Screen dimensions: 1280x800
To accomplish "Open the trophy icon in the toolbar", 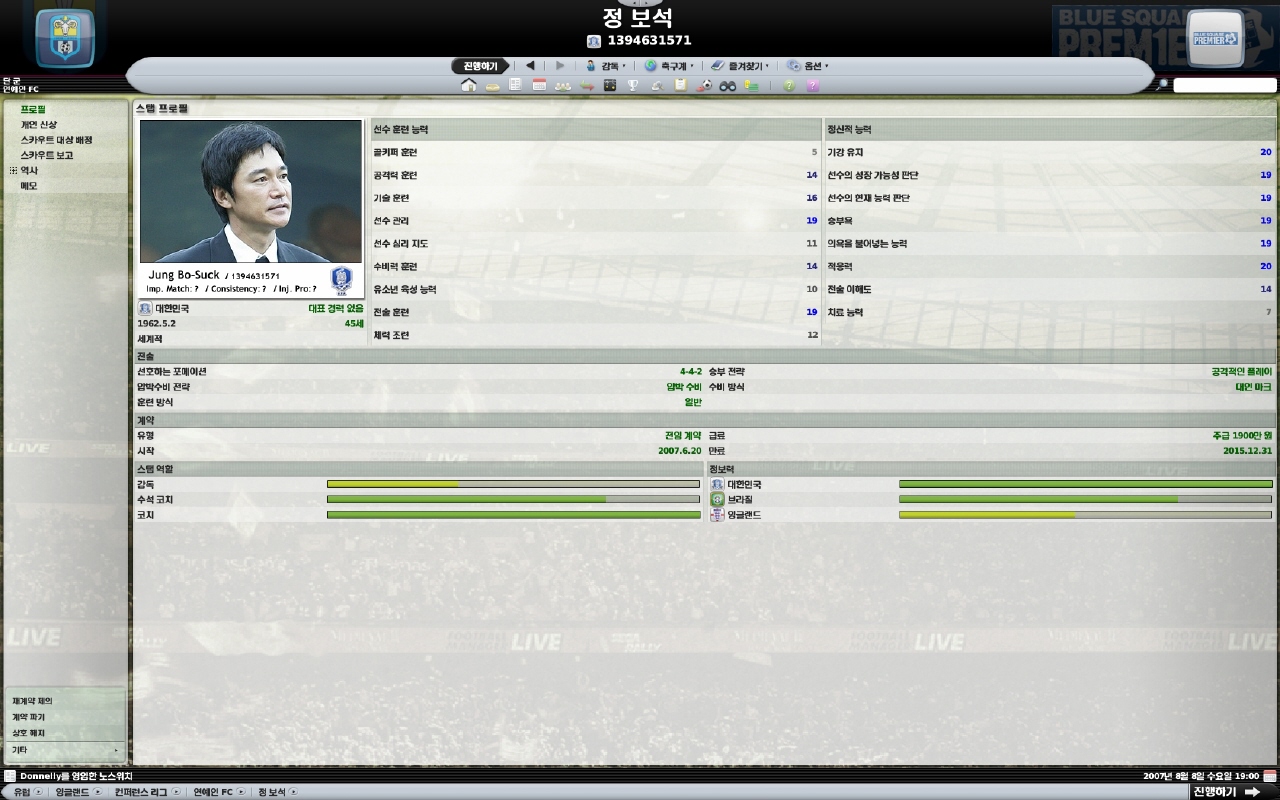I will tap(633, 86).
